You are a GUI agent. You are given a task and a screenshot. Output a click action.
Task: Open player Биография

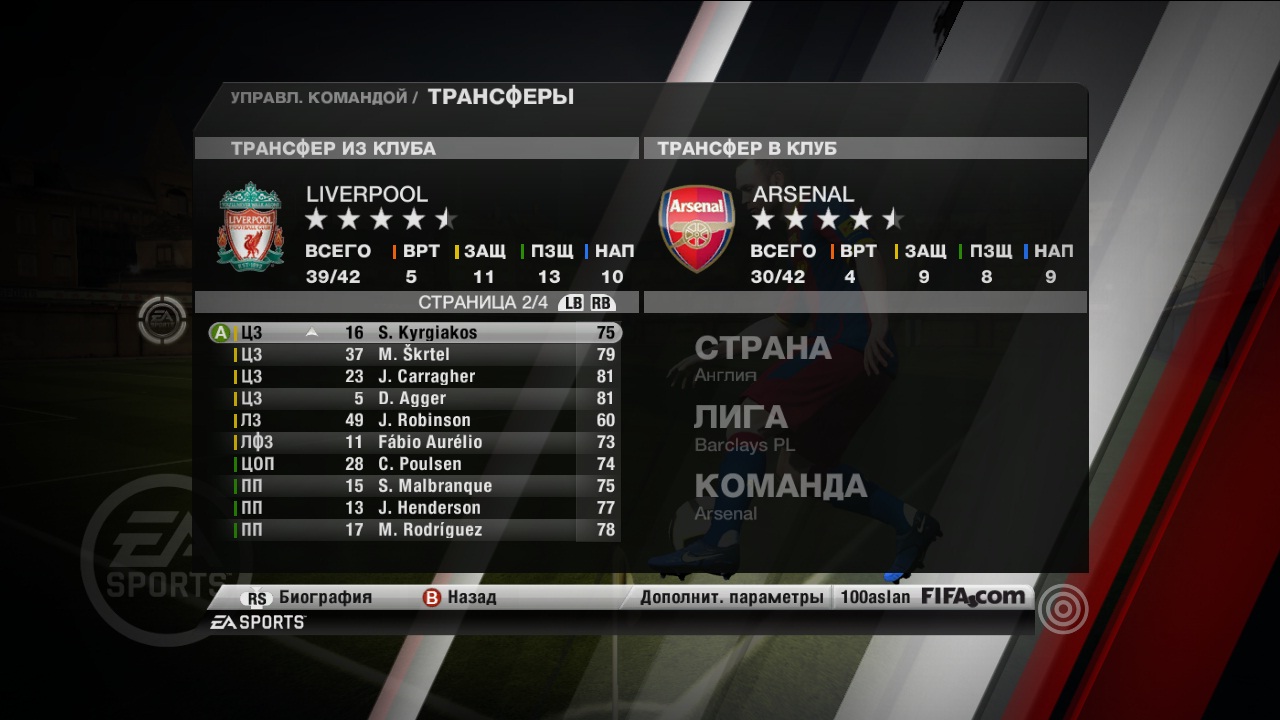[x=312, y=598]
